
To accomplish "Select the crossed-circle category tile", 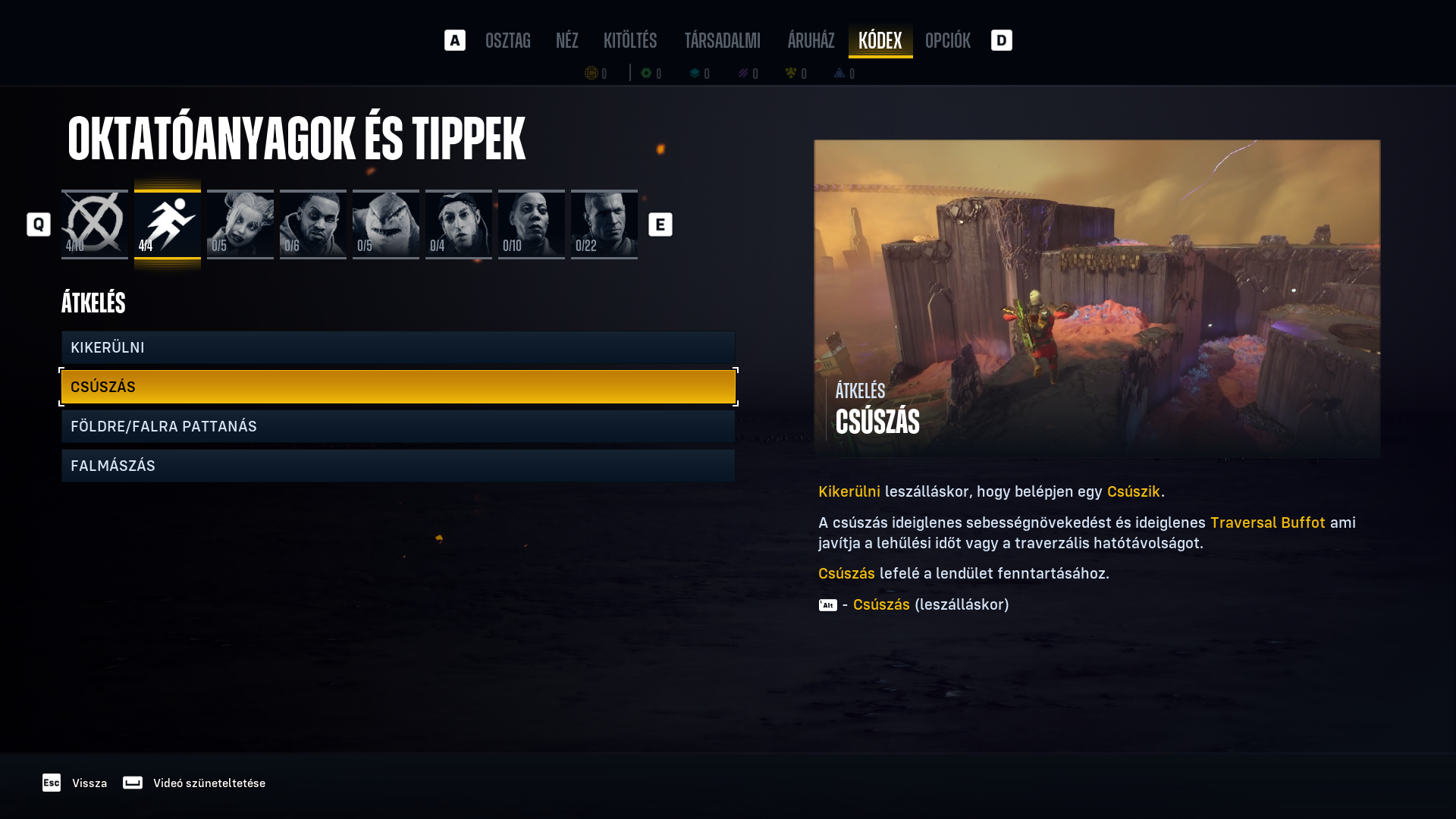I will click(95, 224).
